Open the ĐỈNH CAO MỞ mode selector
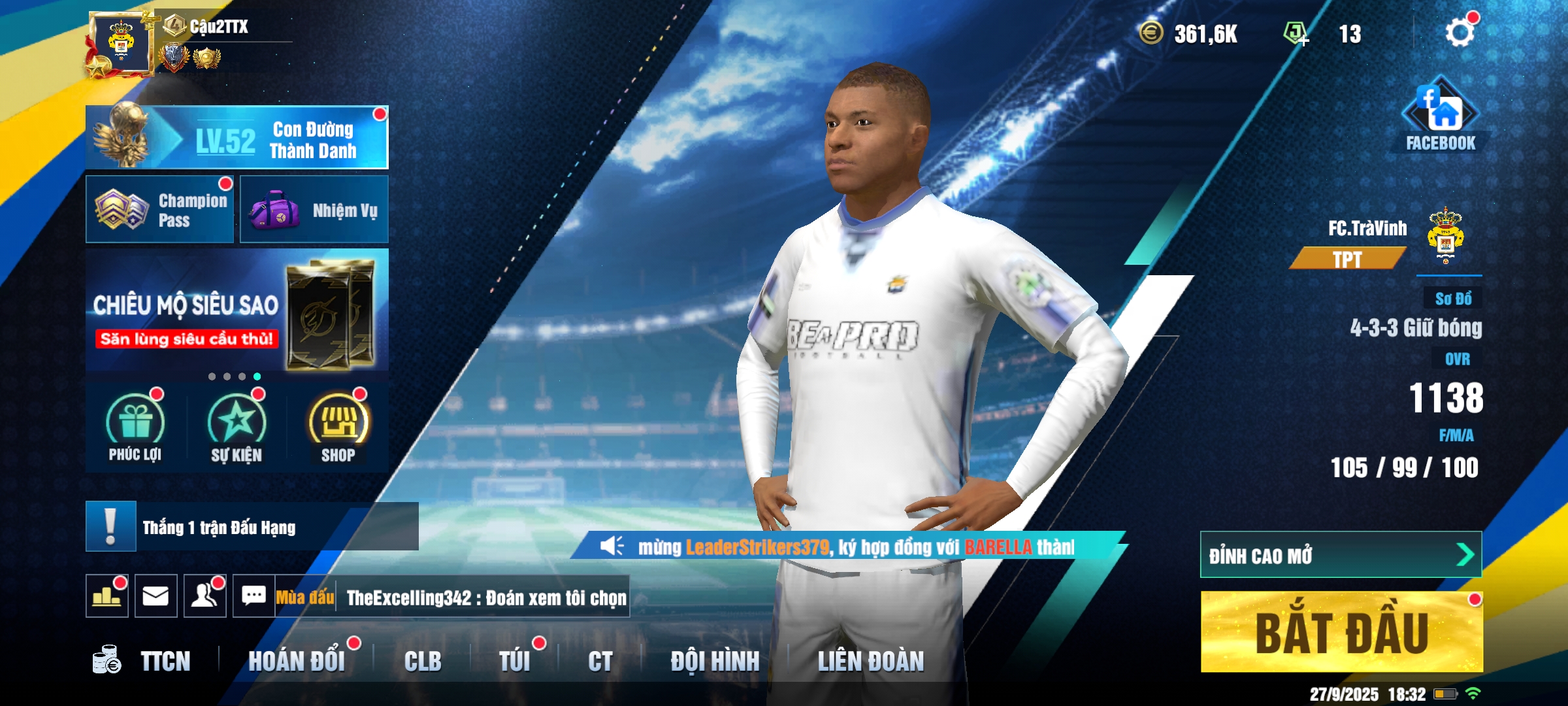This screenshot has height=706, width=1568. click(x=1341, y=555)
